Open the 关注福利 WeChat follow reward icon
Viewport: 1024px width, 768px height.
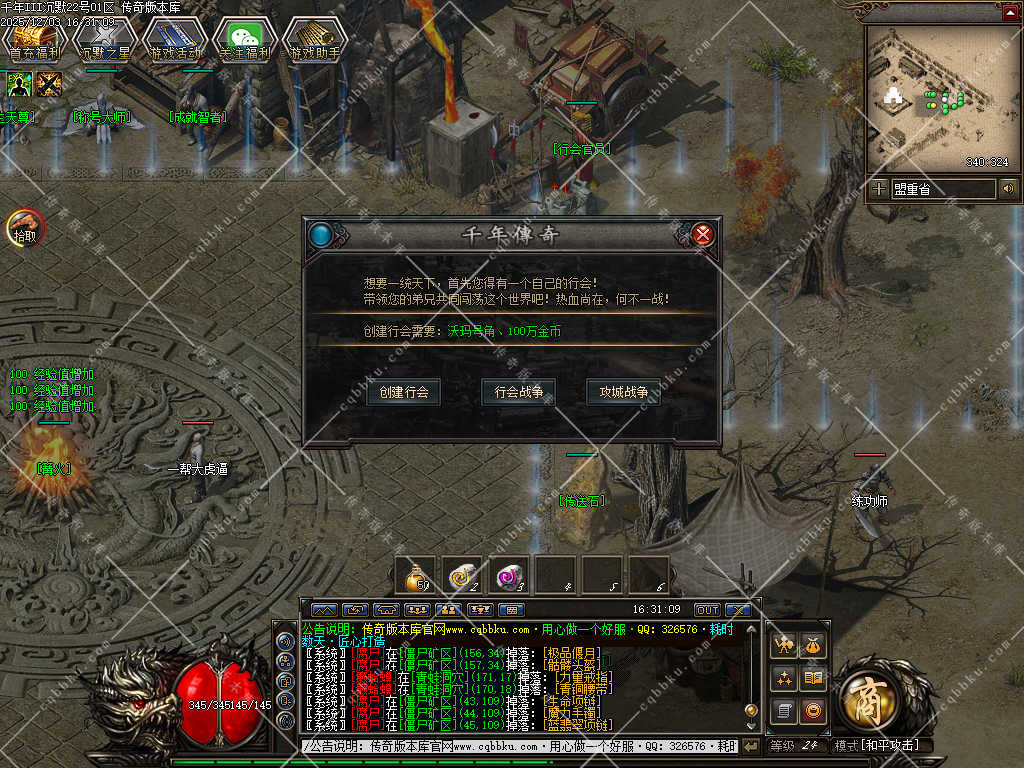(245, 40)
